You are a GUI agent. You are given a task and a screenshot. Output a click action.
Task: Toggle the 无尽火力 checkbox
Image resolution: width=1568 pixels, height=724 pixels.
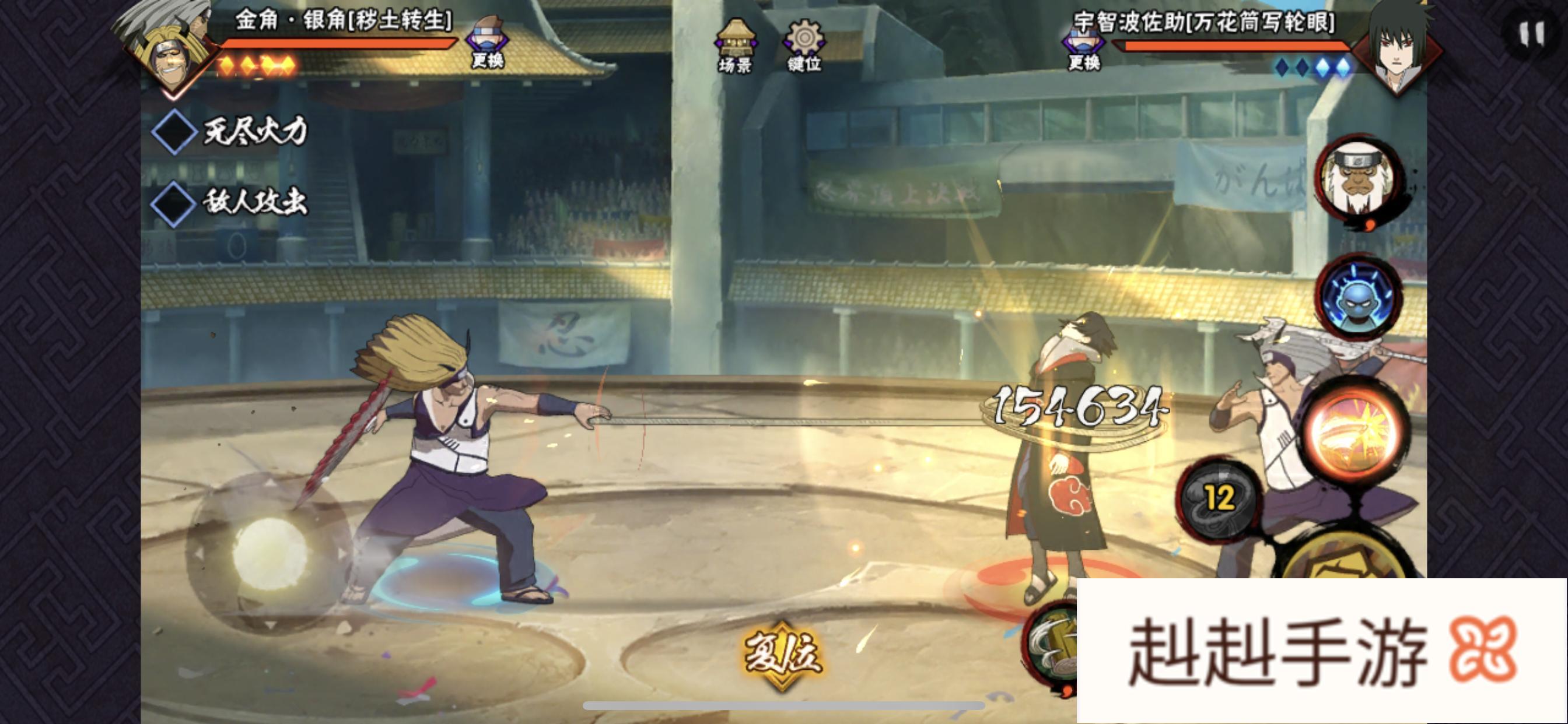[x=173, y=131]
